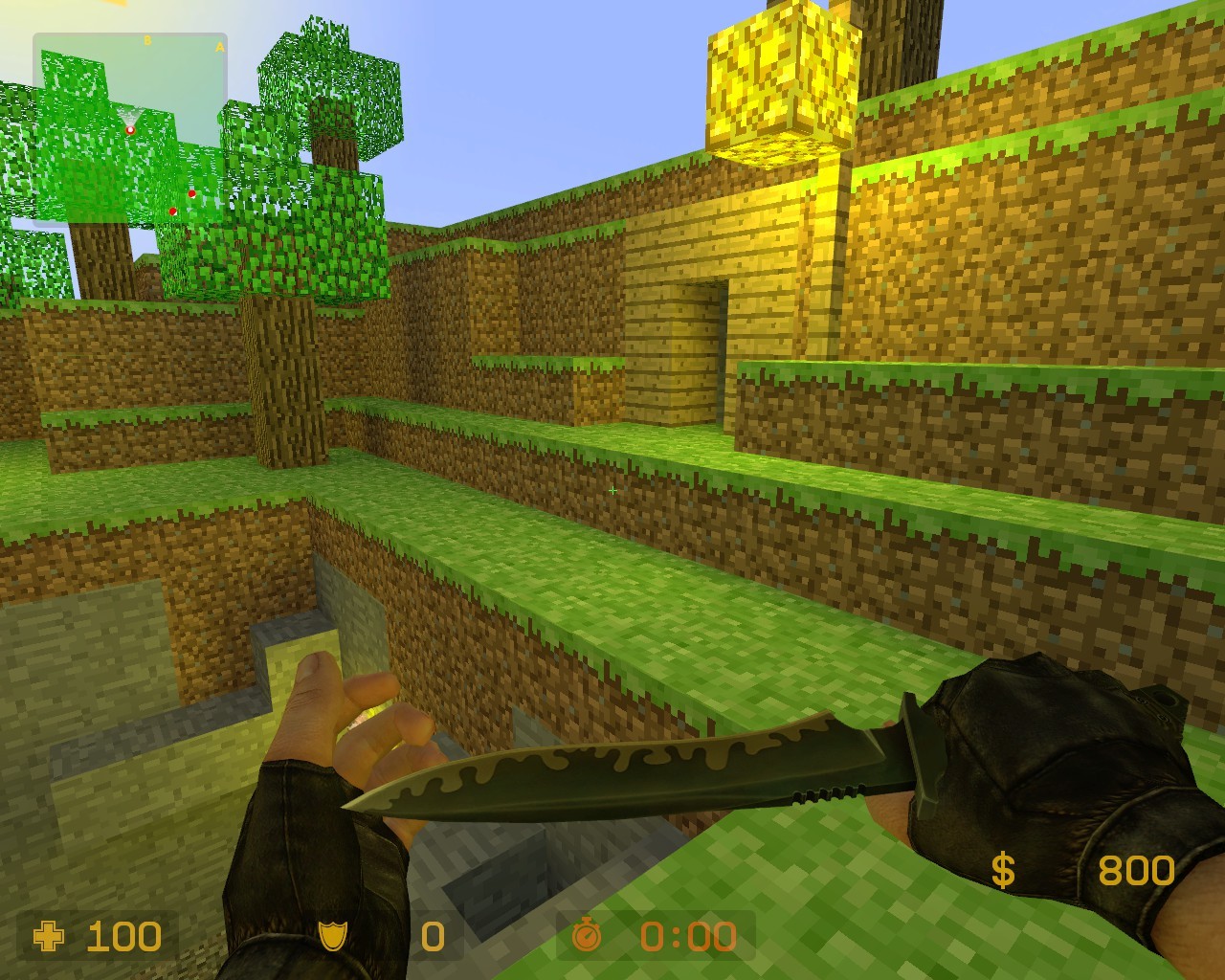Click the bombsite A marker on the radar
This screenshot has height=980, width=1225.
[x=219, y=47]
